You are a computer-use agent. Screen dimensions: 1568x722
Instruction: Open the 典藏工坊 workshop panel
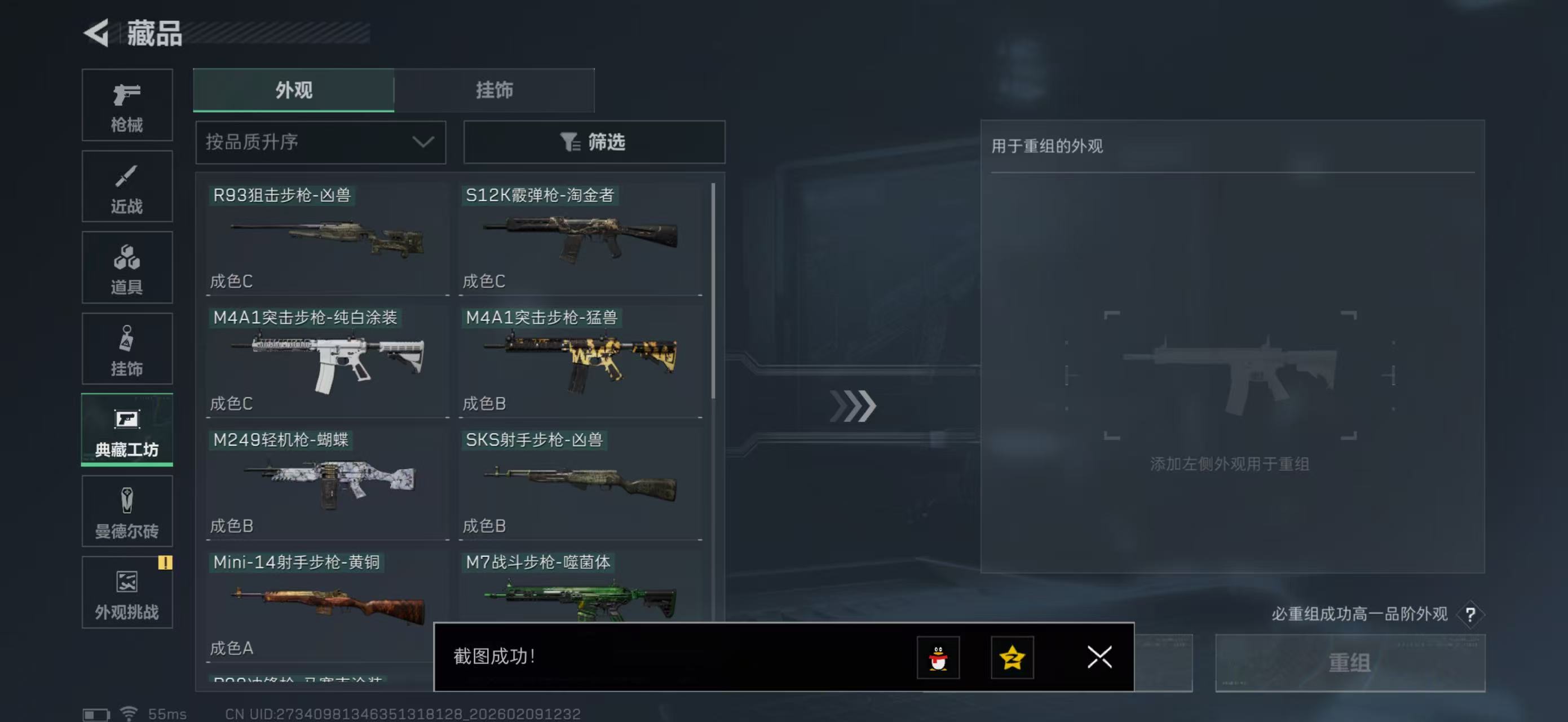point(127,430)
